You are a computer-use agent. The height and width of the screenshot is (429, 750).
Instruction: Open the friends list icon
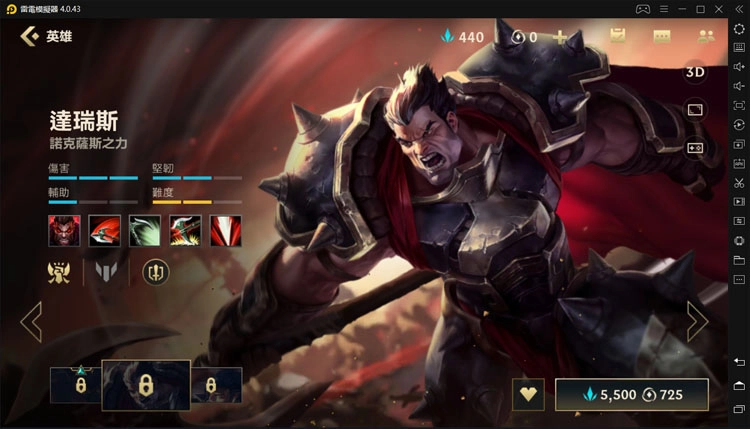[706, 37]
